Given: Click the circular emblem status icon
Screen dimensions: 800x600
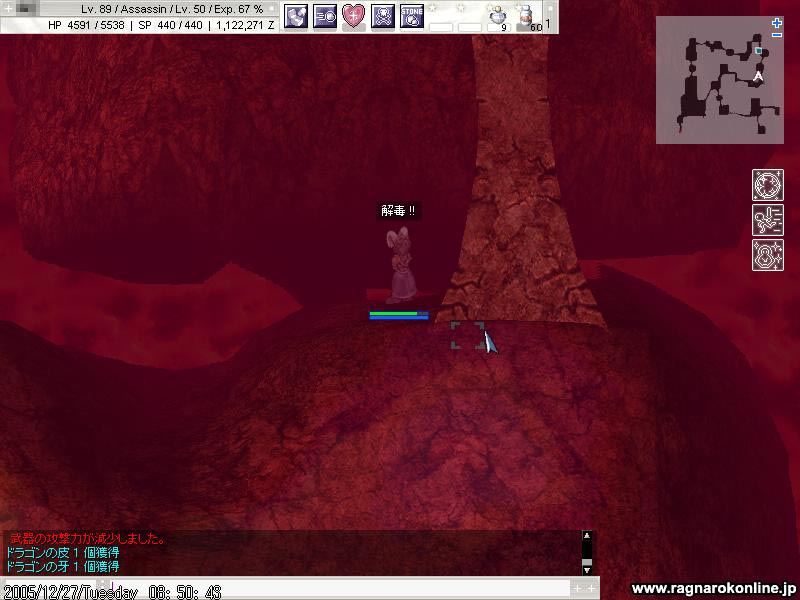Looking at the screenshot, I should point(767,186).
